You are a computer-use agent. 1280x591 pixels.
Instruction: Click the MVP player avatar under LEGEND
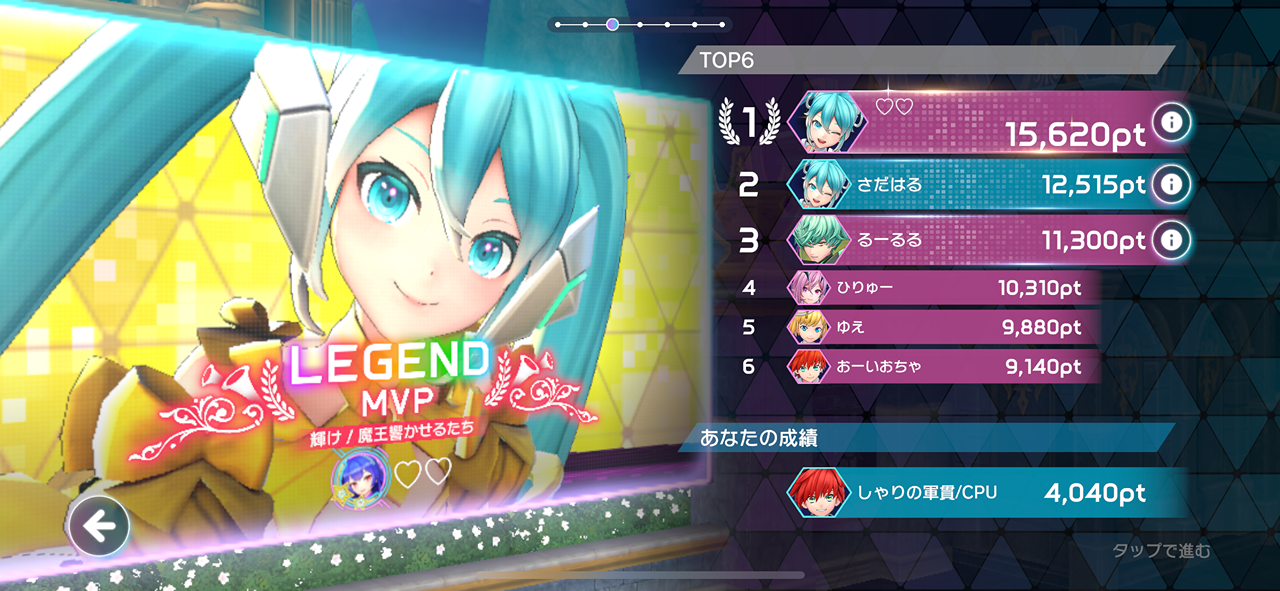[359, 474]
